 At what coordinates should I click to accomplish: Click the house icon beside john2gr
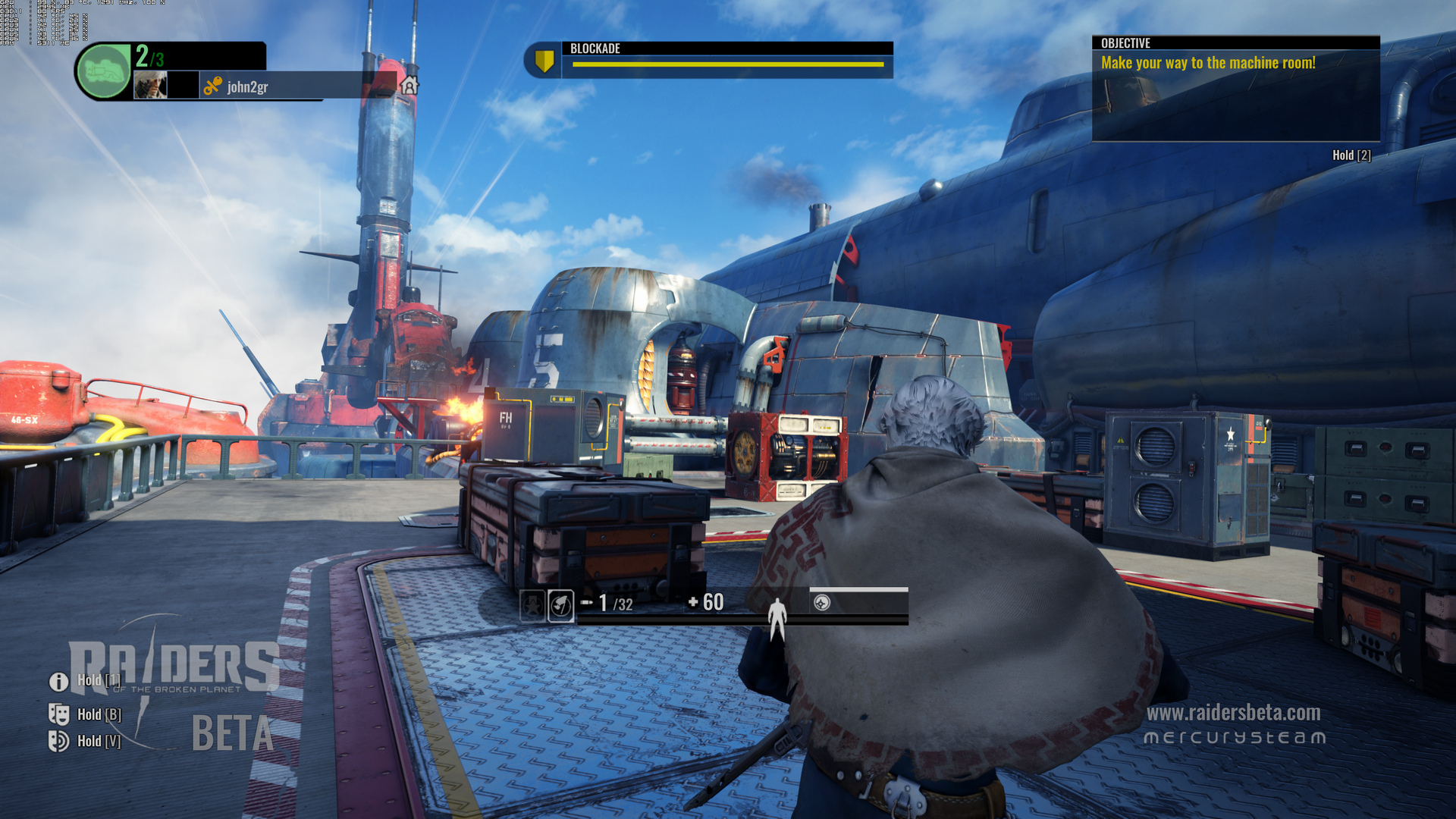(409, 85)
